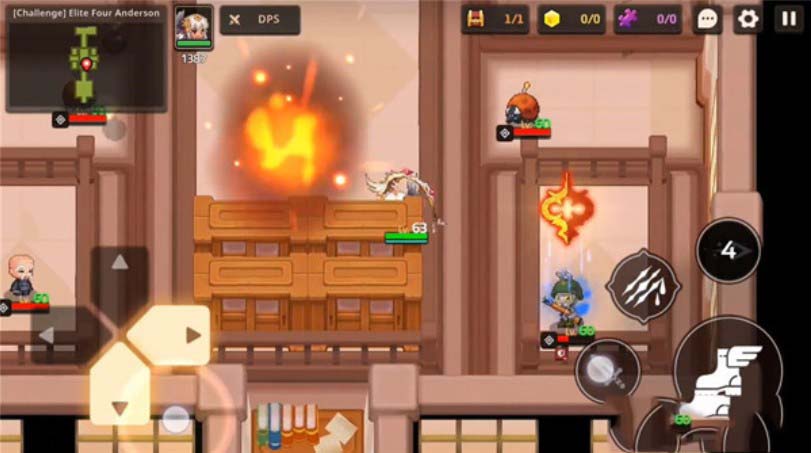Toggle the DPS meter button
This screenshot has height=453, width=812.
259,19
